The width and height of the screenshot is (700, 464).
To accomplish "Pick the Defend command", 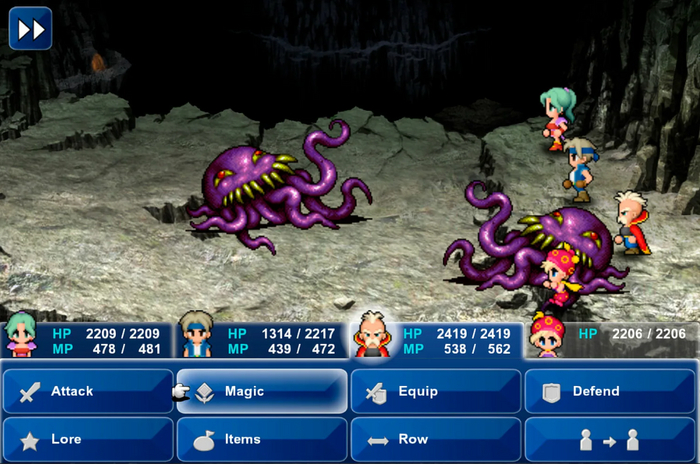I will [609, 391].
